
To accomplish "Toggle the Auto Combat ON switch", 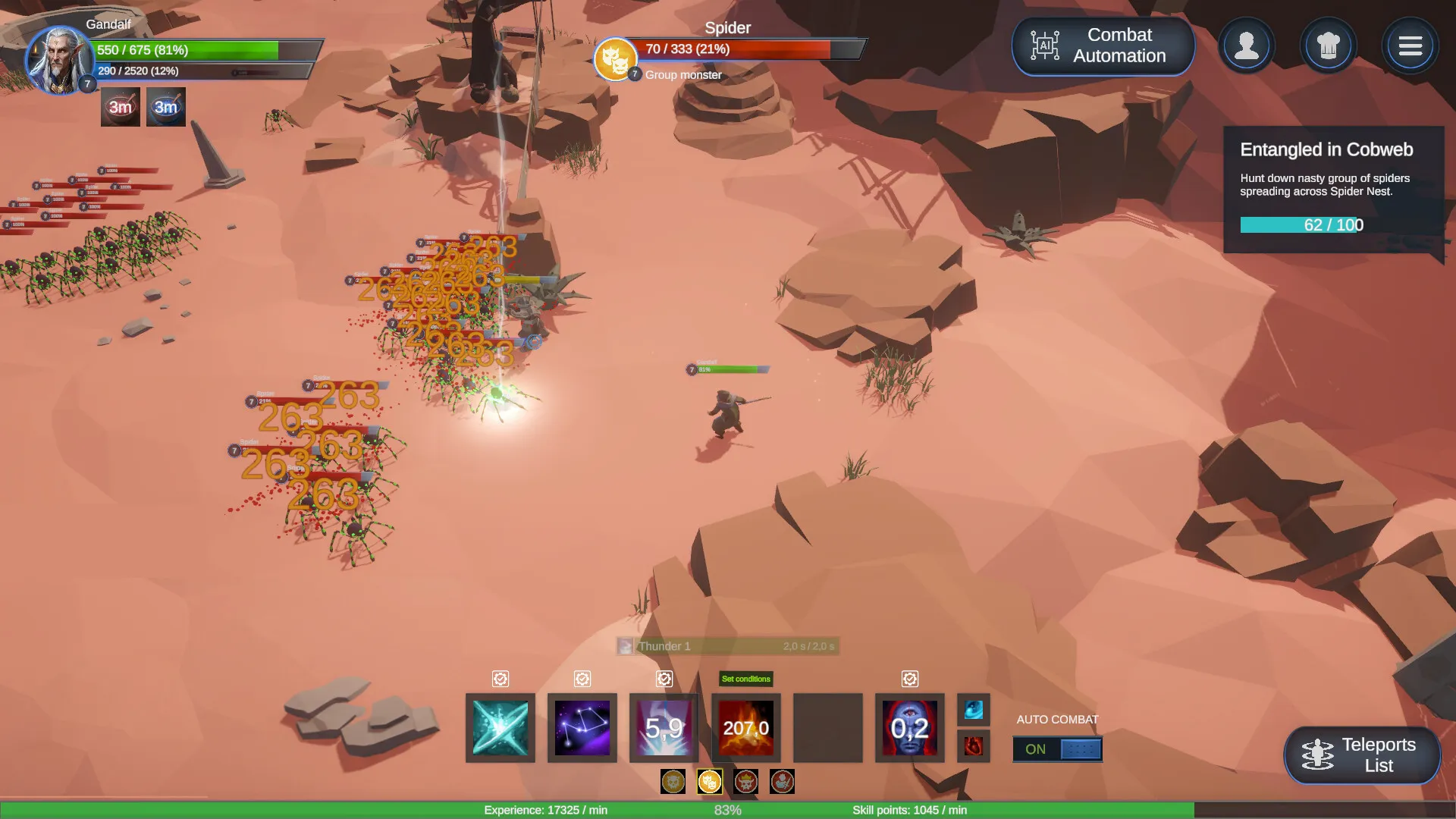I will (x=1057, y=749).
